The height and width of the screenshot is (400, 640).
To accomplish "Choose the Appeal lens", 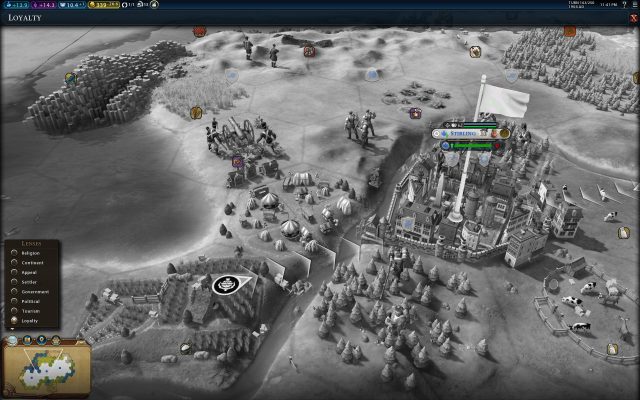I will [x=25, y=273].
